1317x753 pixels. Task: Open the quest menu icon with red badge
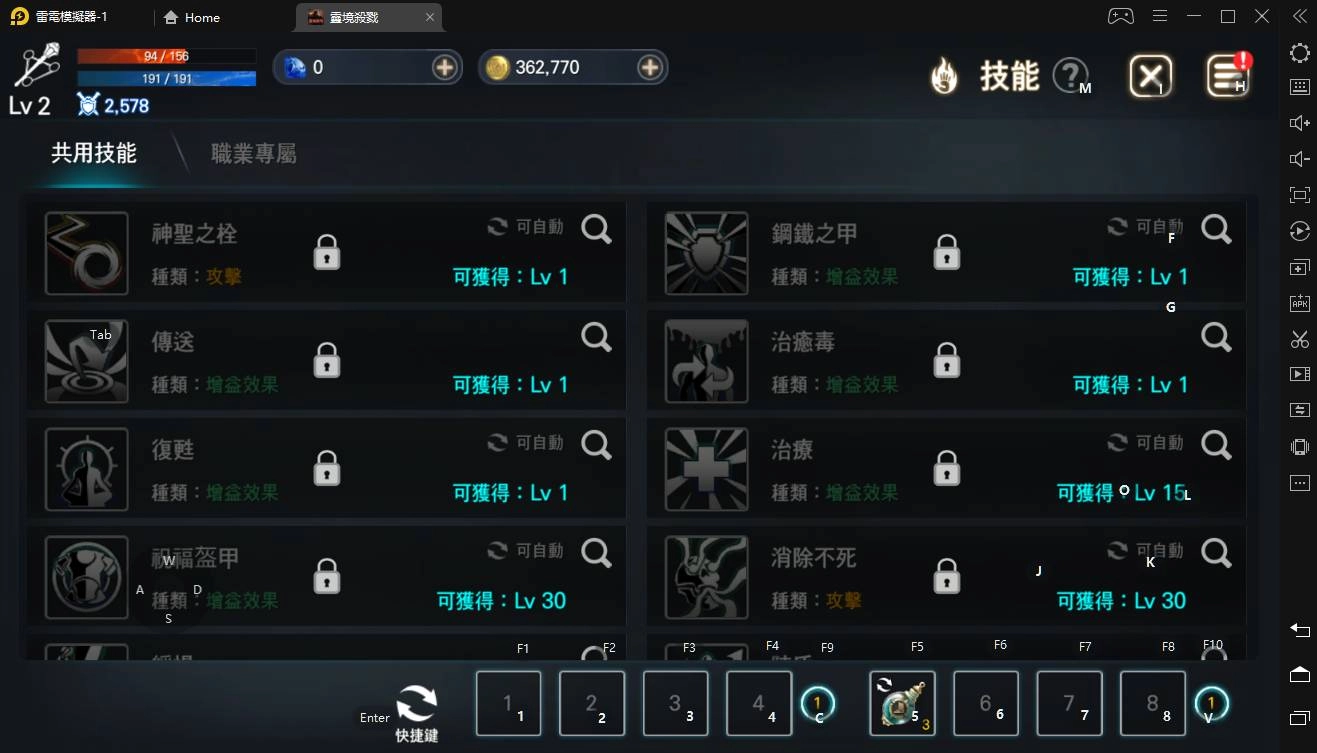point(1228,75)
